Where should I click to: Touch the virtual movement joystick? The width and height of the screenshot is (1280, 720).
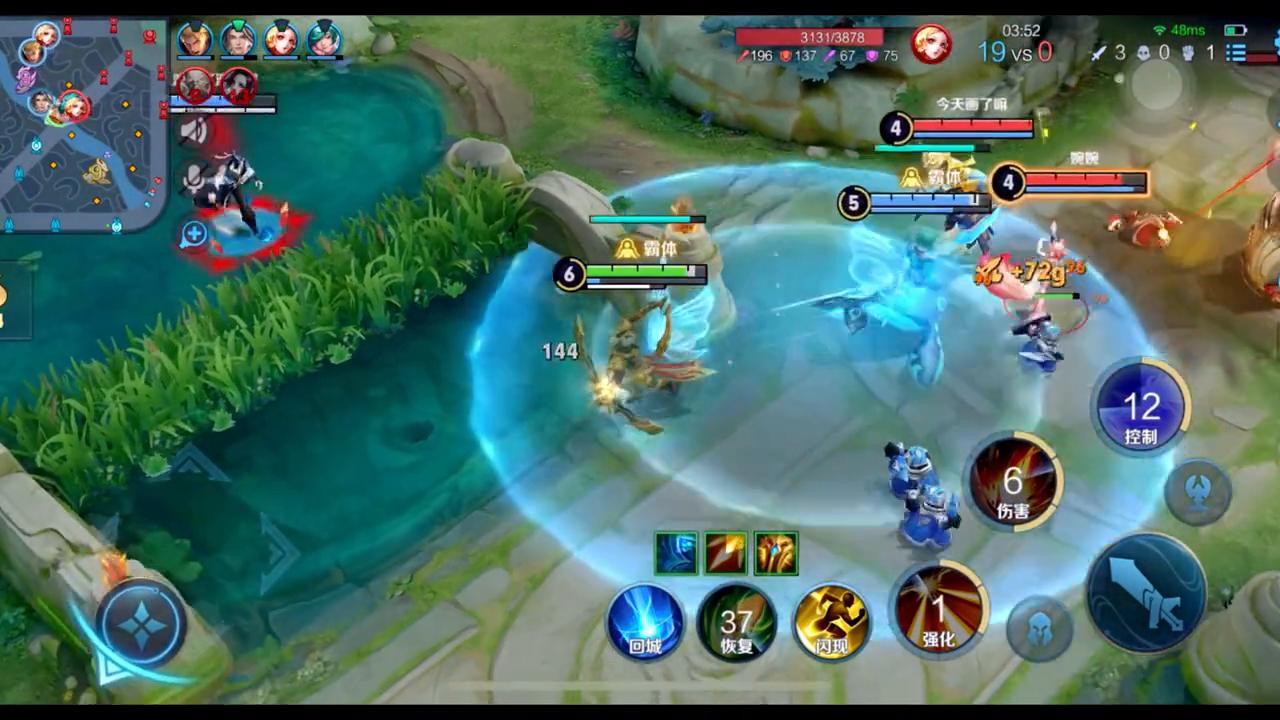point(141,624)
